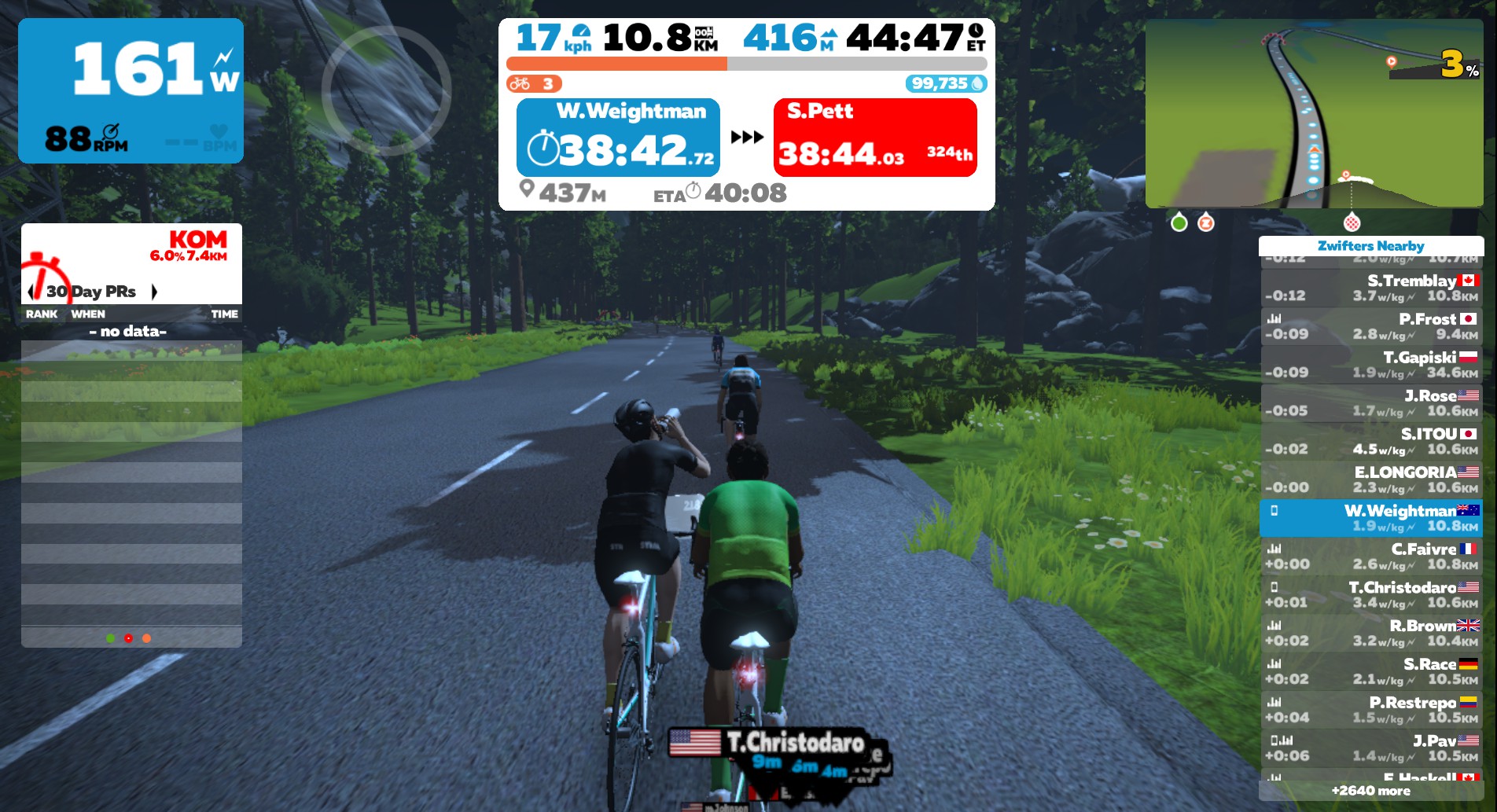The image size is (1497, 812).
Task: Select R.Brown in the nearby list
Action: [x=1371, y=634]
